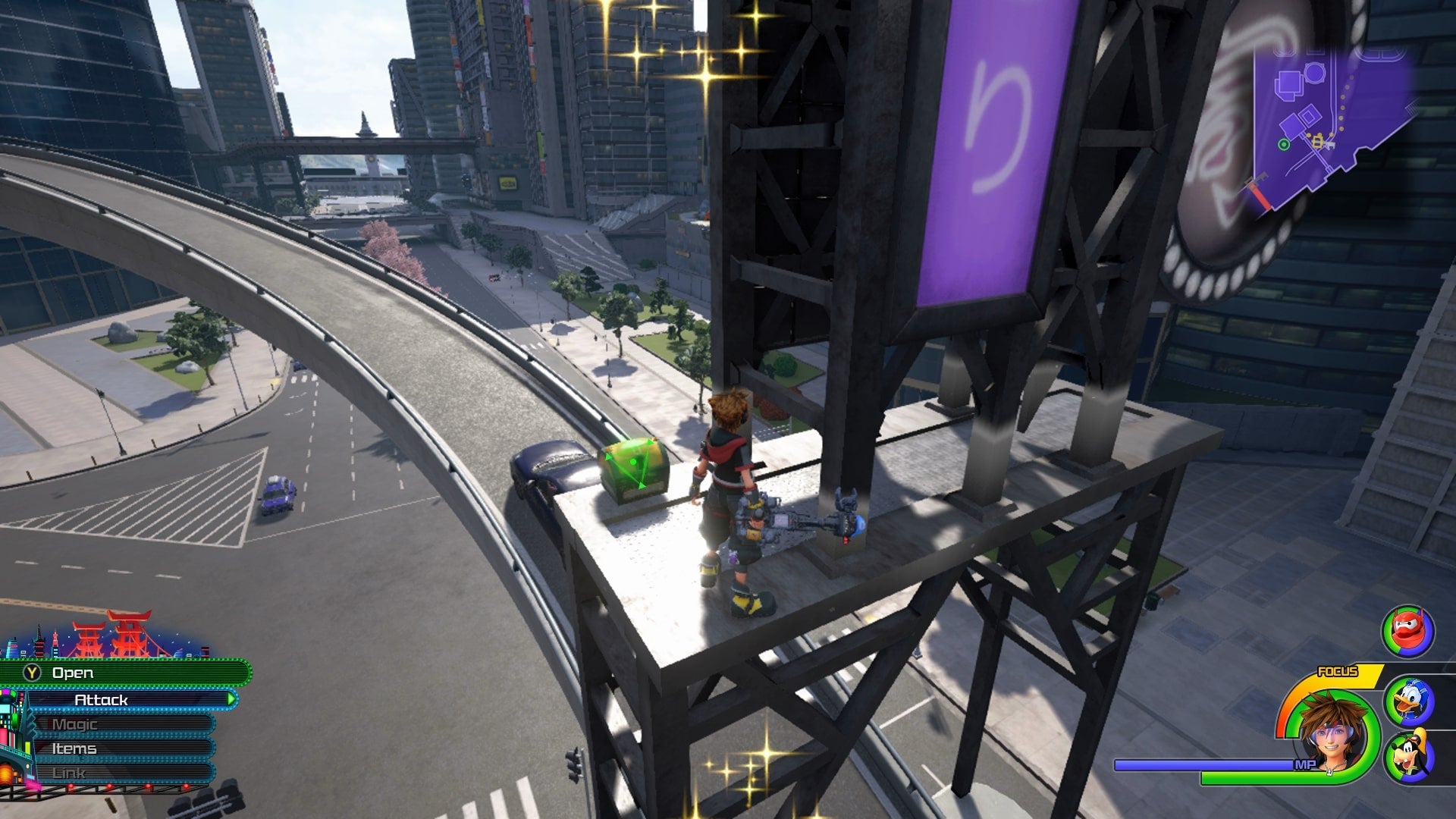The width and height of the screenshot is (1456, 819).
Task: Click Goofy's party portrait
Action: (x=1408, y=755)
